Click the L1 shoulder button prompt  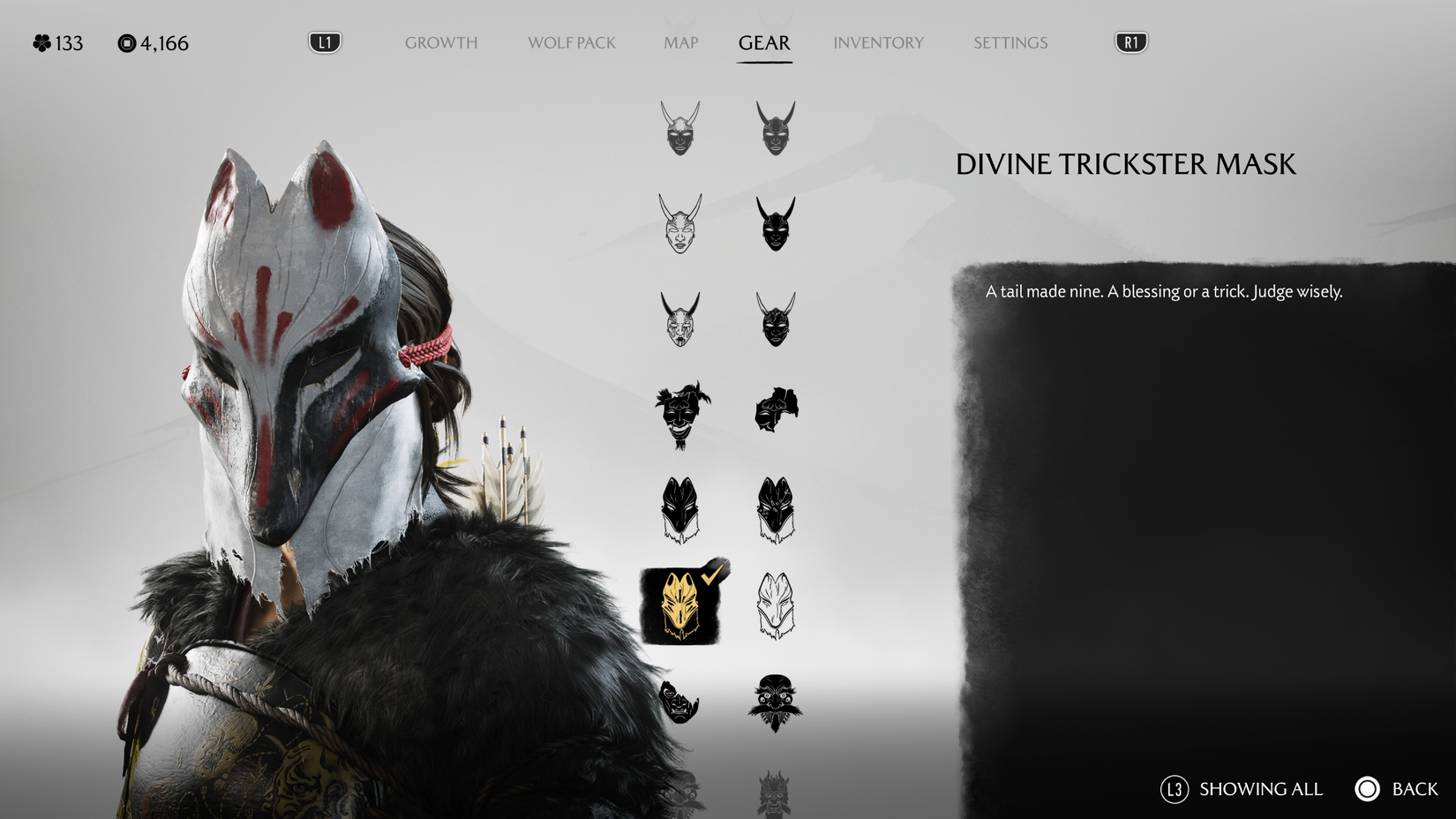tap(323, 41)
